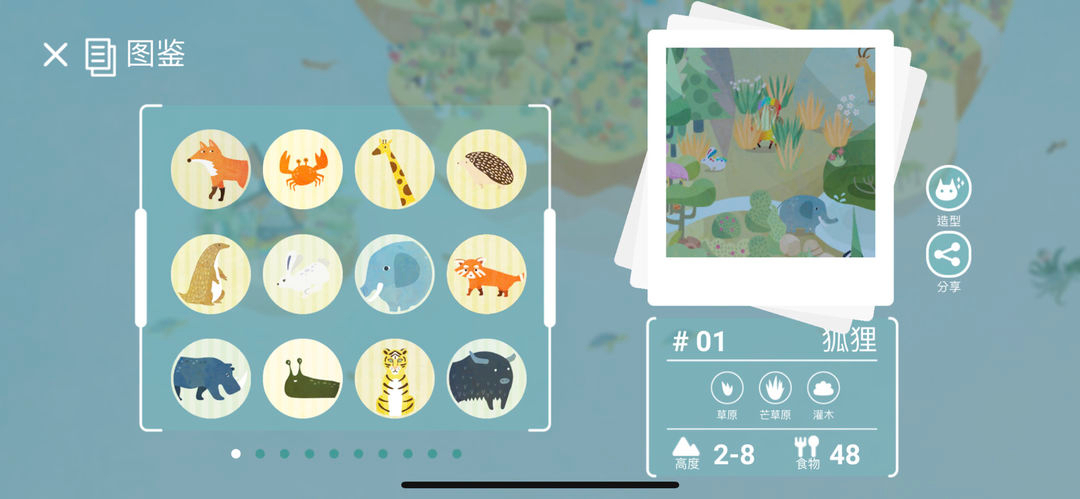The image size is (1080, 499).
Task: Select the blue elephant tile
Action: (394, 274)
